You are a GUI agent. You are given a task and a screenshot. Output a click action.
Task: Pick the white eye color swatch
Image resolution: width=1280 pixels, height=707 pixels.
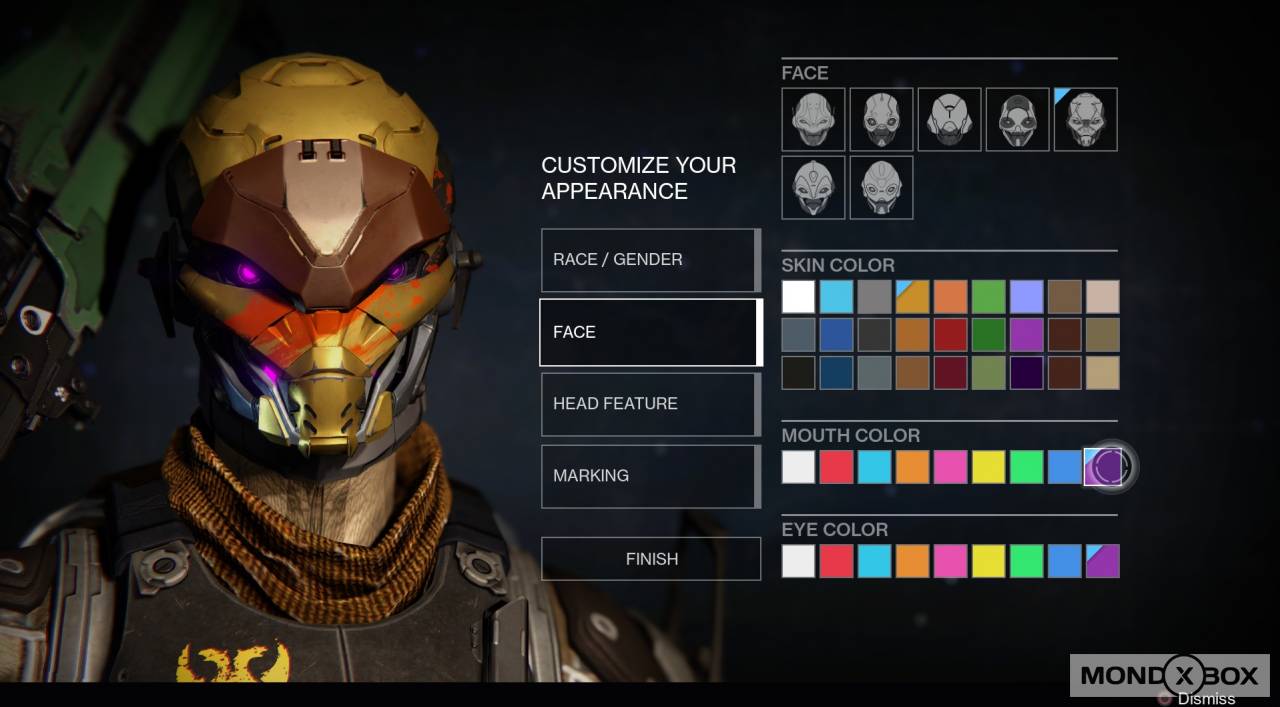point(798,561)
